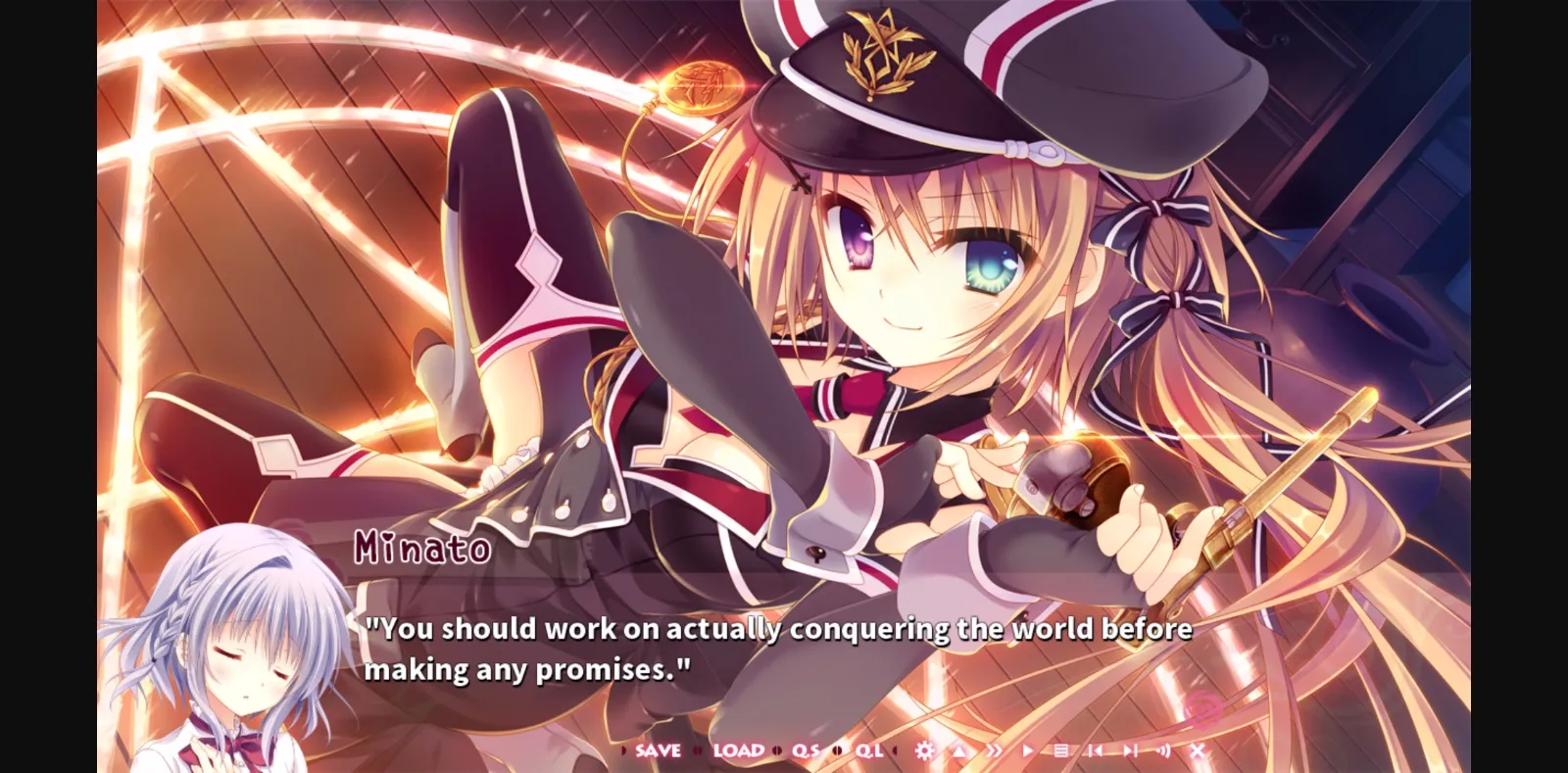Activate skip mode with the double-arrow icon
Viewport: 1568px width, 773px height.
pos(995,750)
